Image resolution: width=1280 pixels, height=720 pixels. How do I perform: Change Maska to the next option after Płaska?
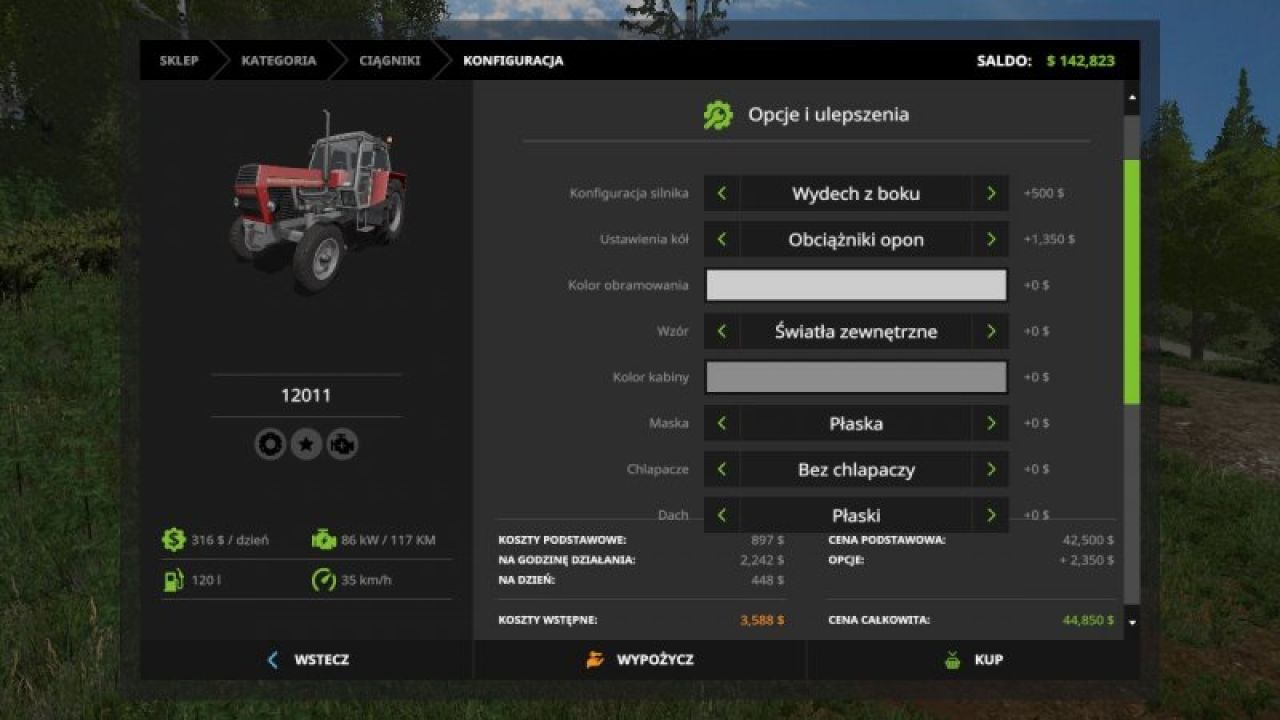tap(991, 423)
